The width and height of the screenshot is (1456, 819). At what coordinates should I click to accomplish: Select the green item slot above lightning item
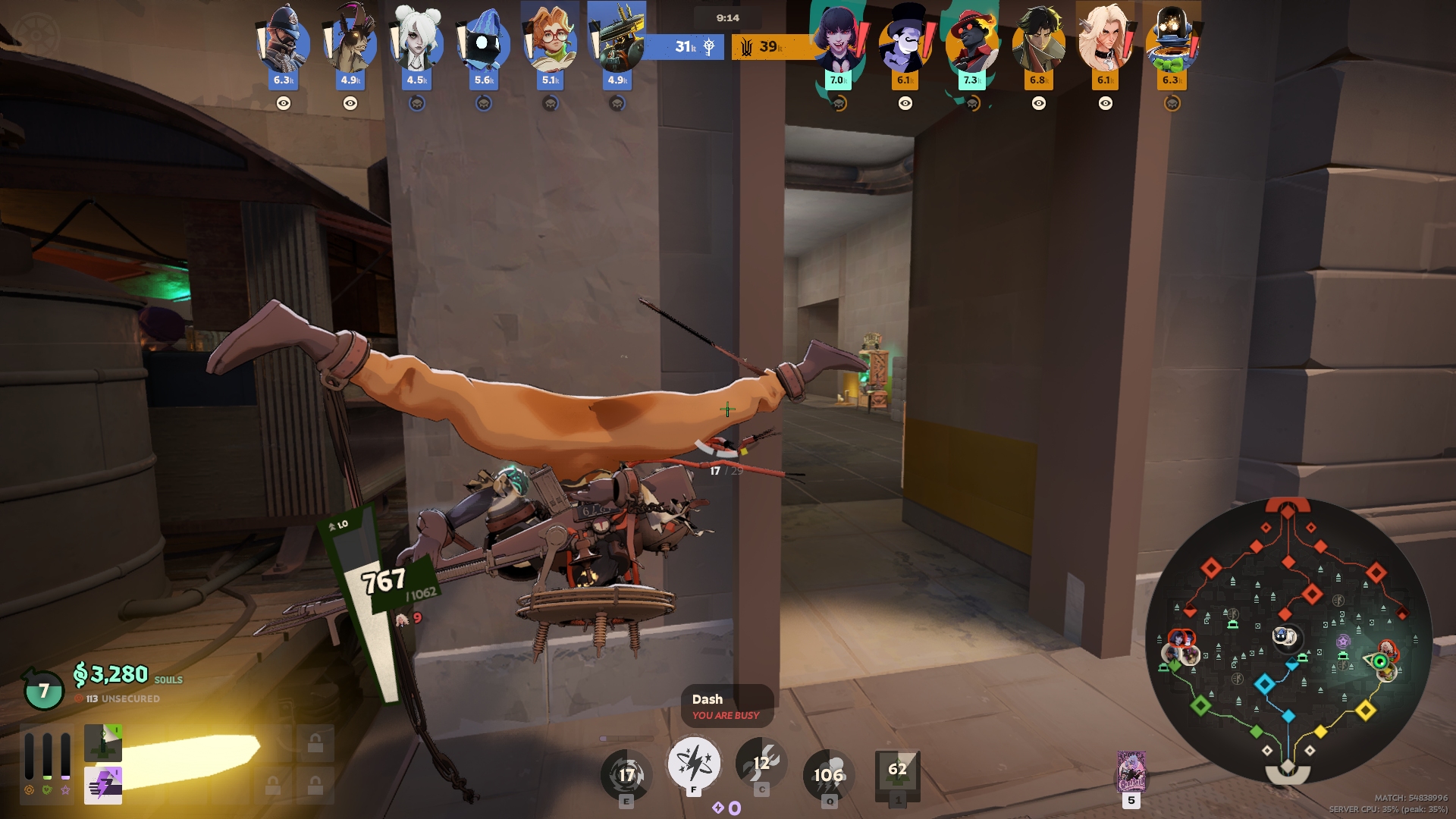click(x=103, y=742)
